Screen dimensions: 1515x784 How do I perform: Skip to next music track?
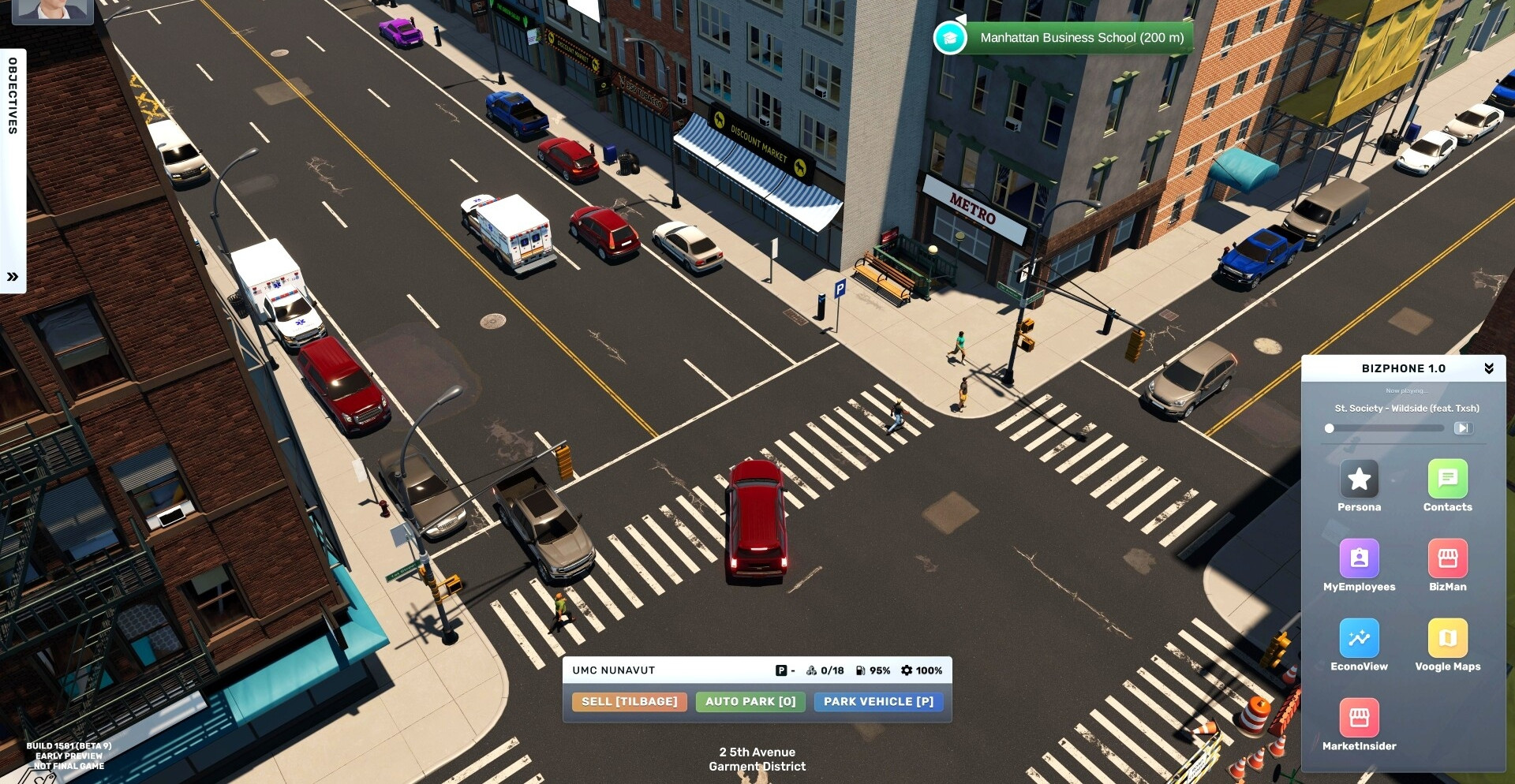point(1462,428)
